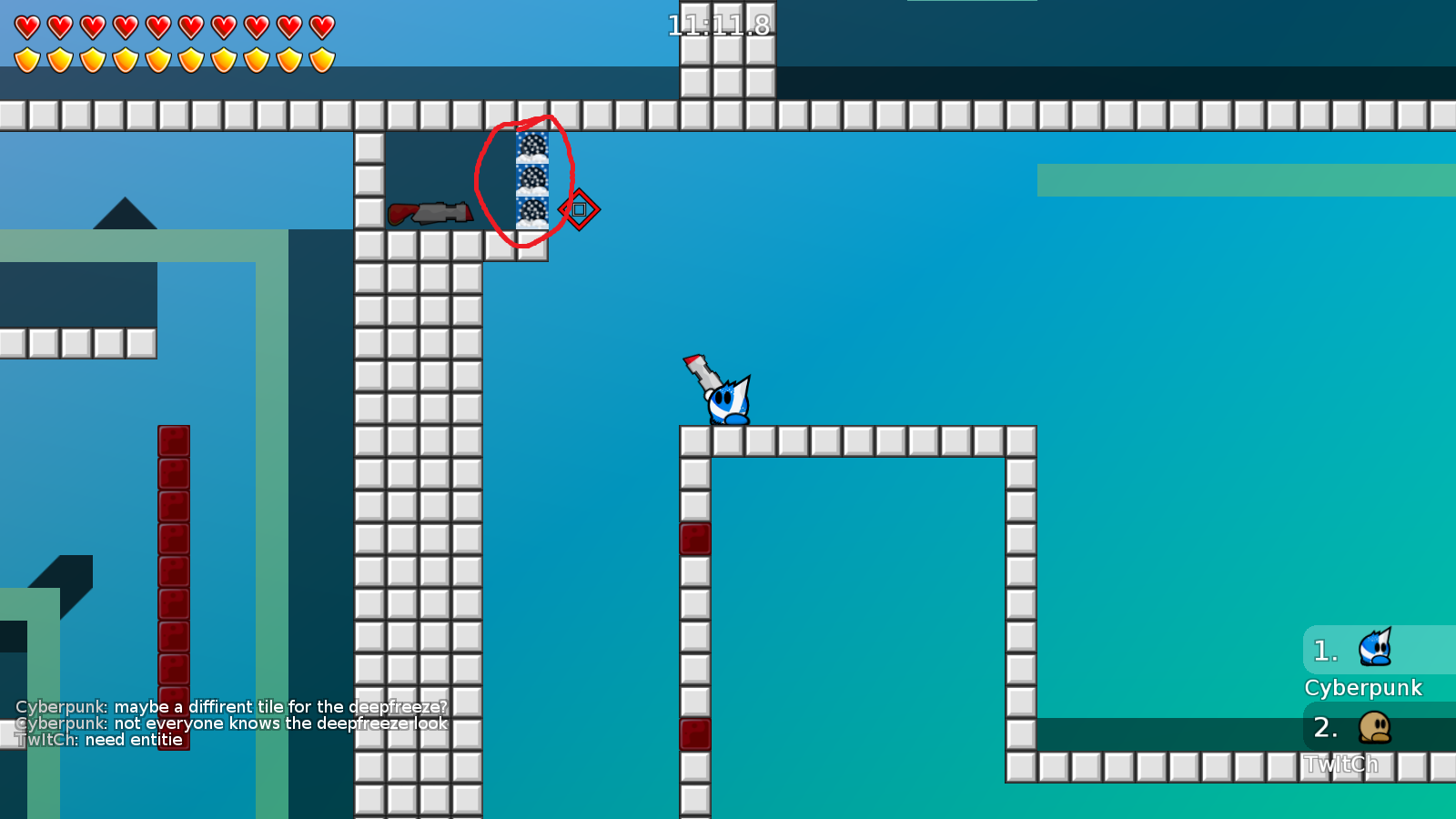This screenshot has height=819, width=1456.
Task: Click the first heart icon in health bar
Action: click(x=27, y=25)
